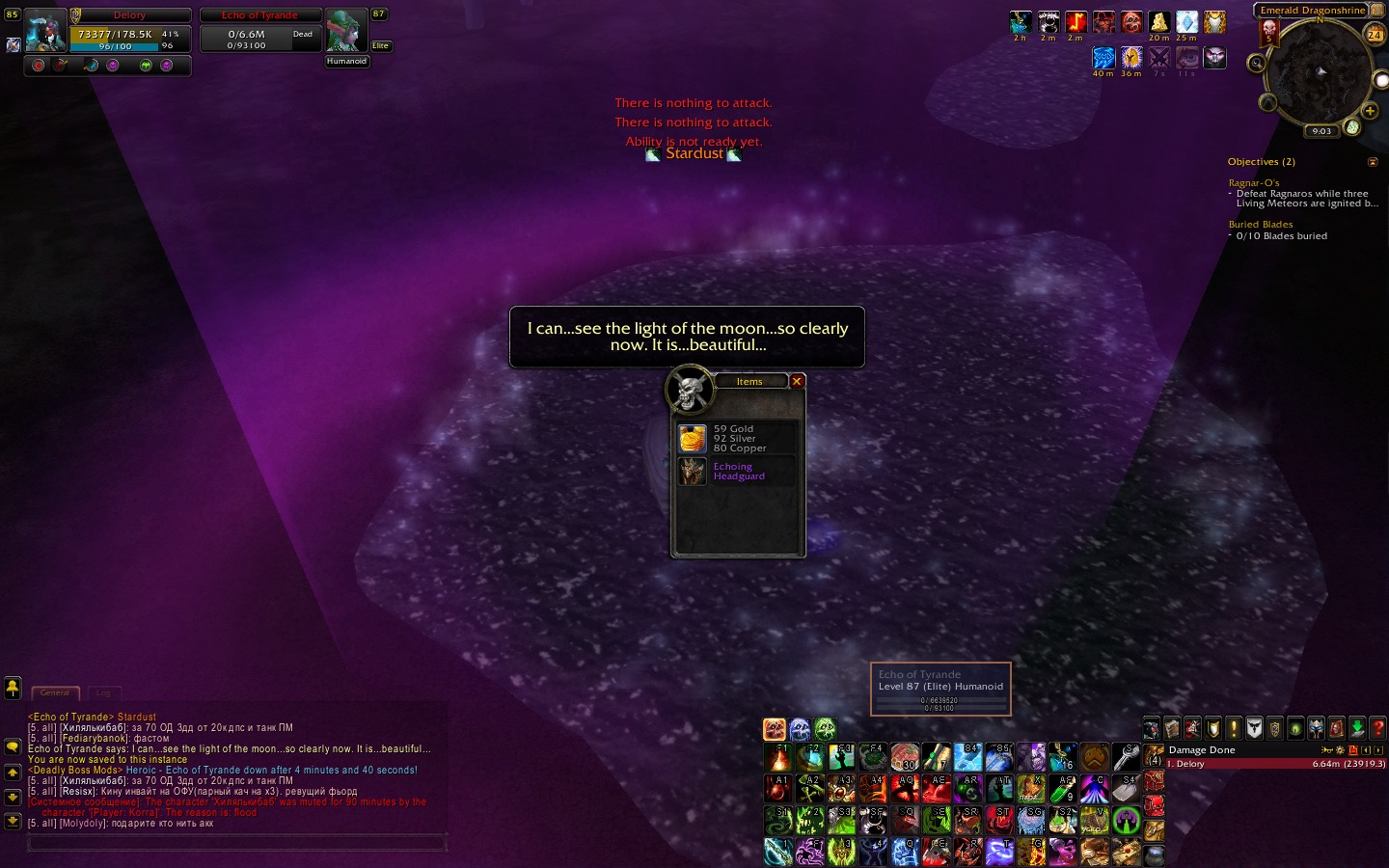Switch to the Log chat tab
Screen dimensions: 1389x868
tap(103, 692)
